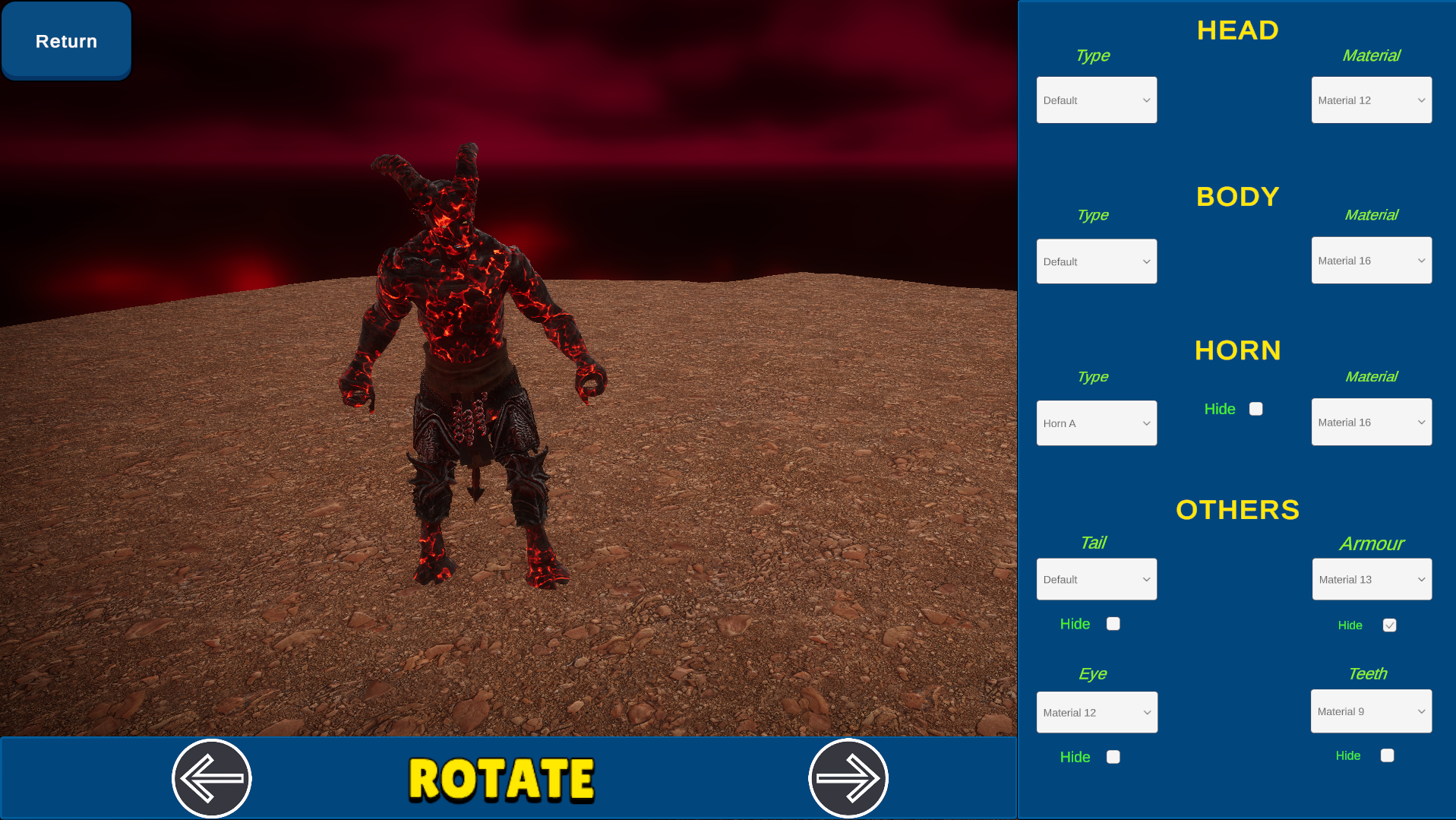The height and width of the screenshot is (820, 1456).
Task: Toggle the Hide checkbox for Horn
Action: click(x=1256, y=408)
